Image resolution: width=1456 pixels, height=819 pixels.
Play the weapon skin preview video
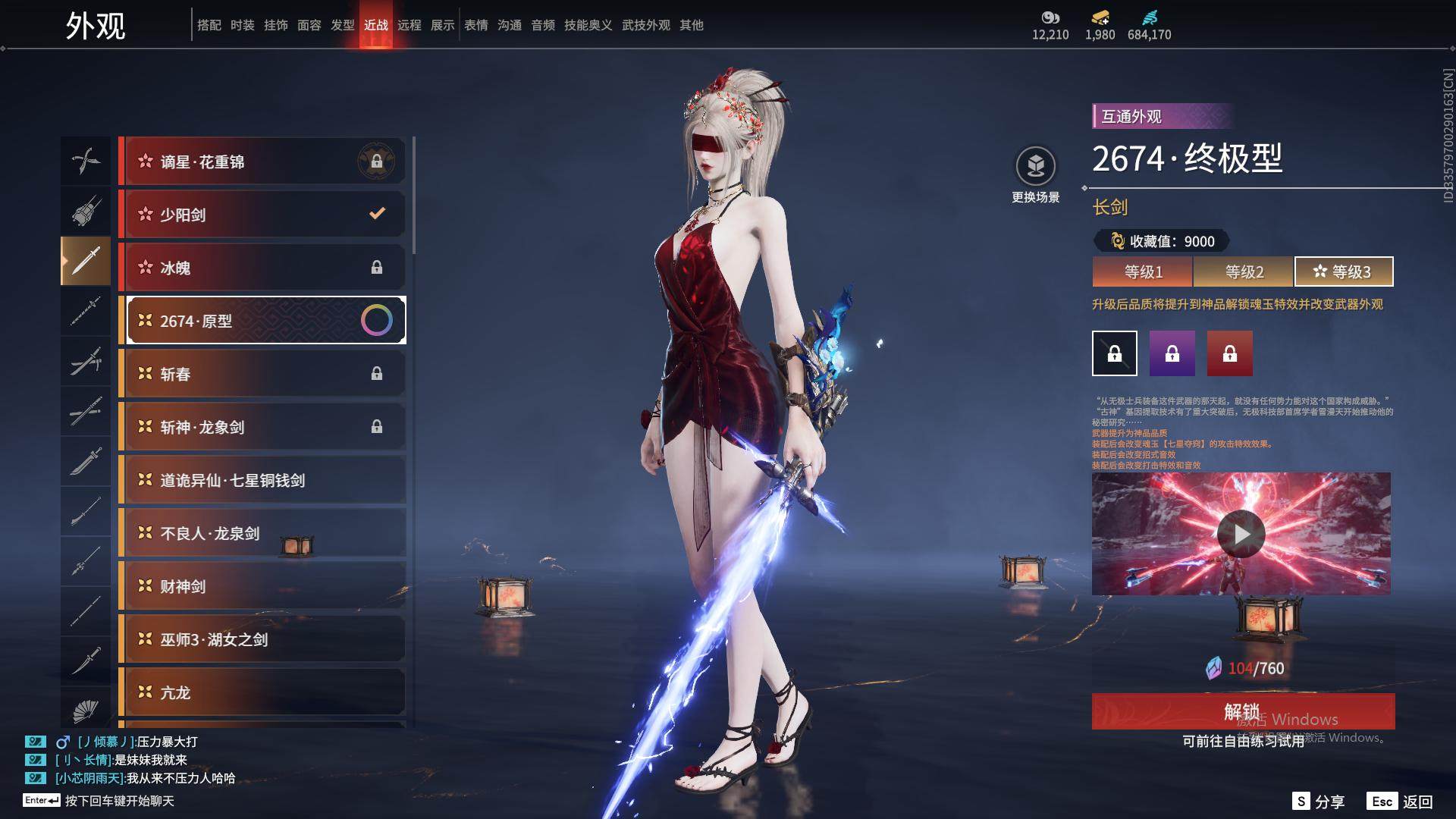(1241, 534)
